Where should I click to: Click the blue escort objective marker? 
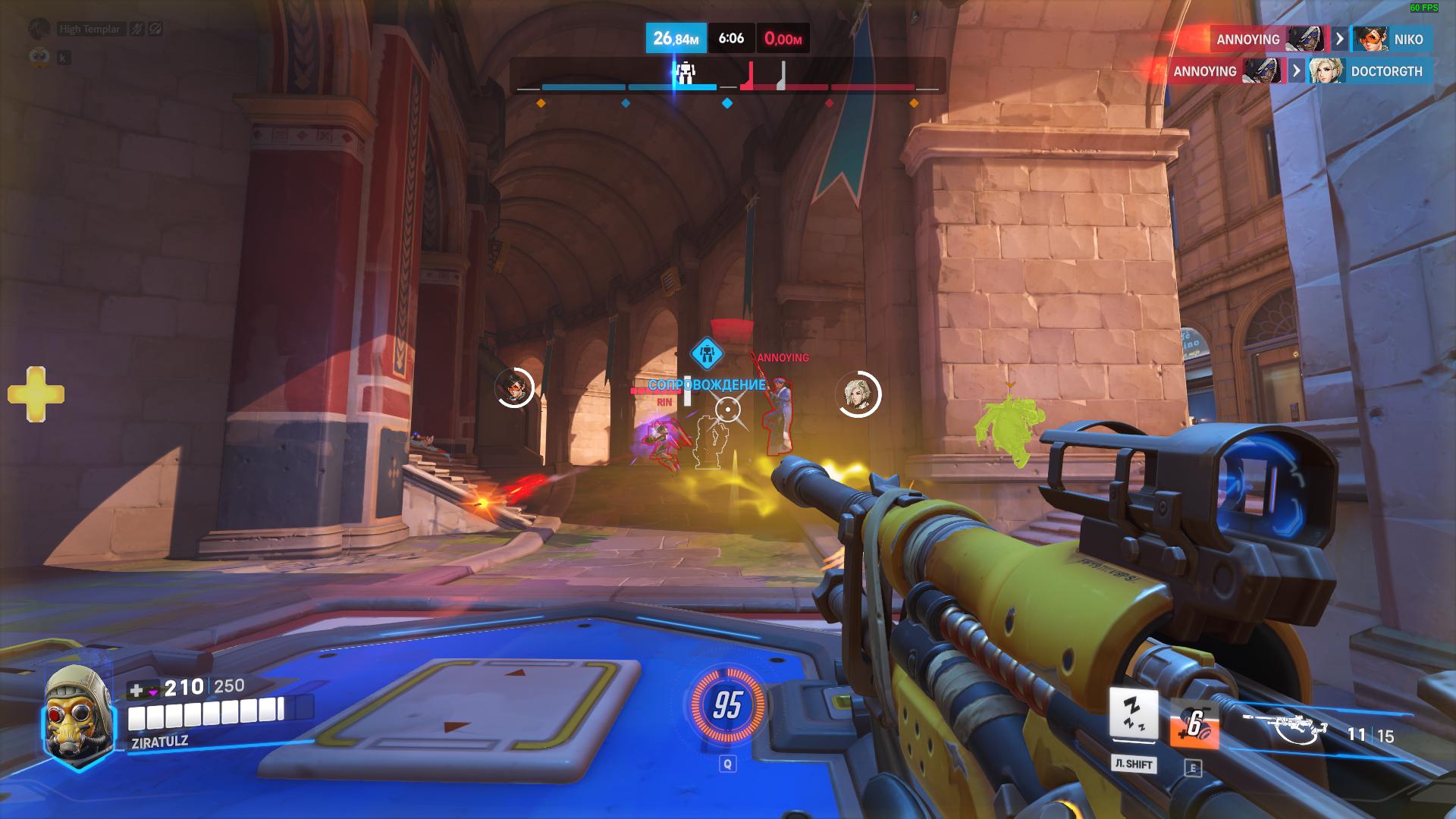[x=707, y=353]
